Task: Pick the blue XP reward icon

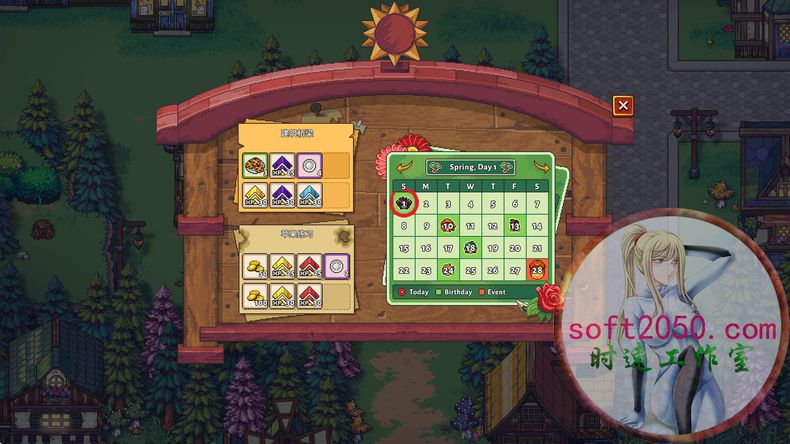Action: (309, 193)
